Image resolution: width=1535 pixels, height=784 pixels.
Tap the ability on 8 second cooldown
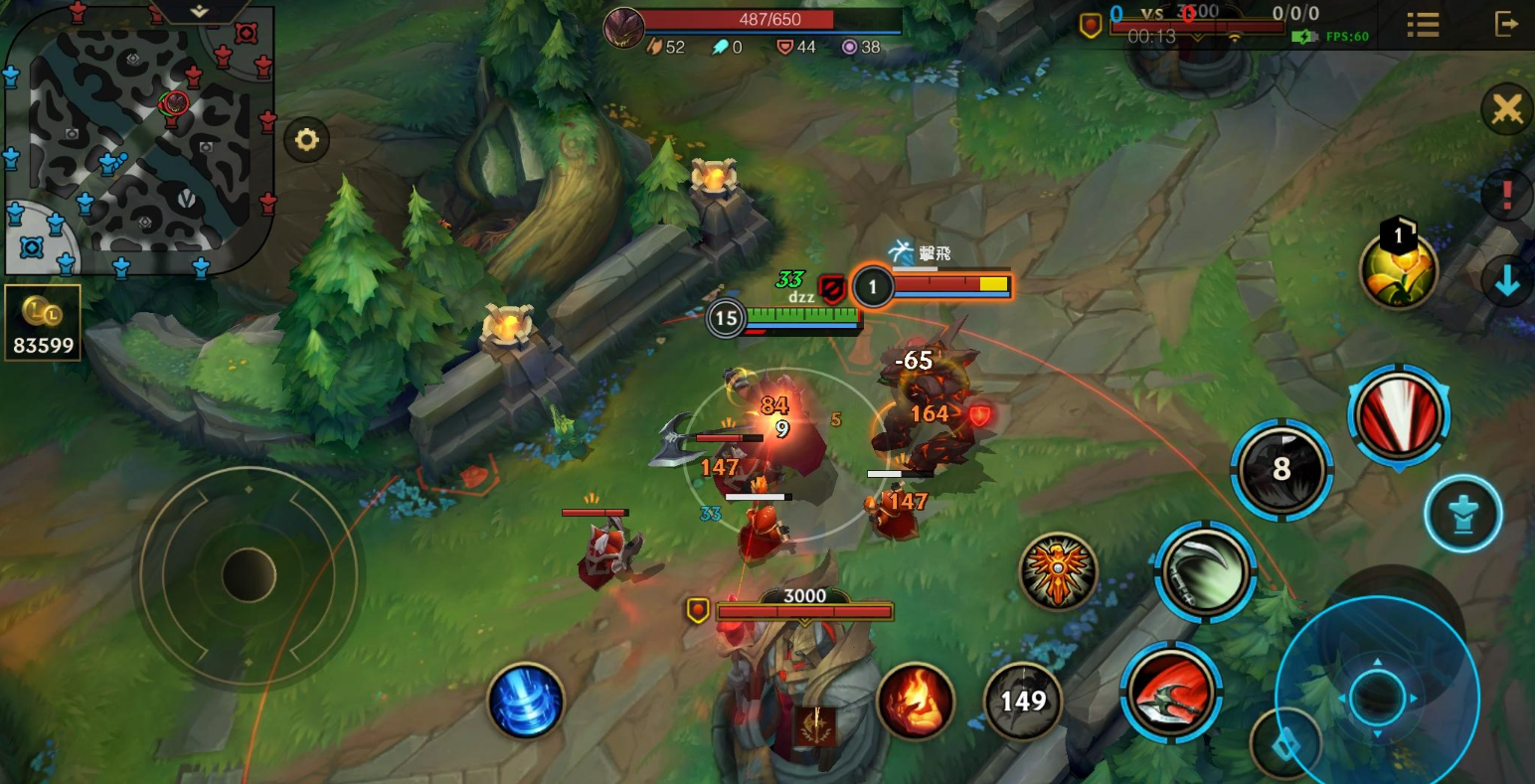click(1281, 469)
